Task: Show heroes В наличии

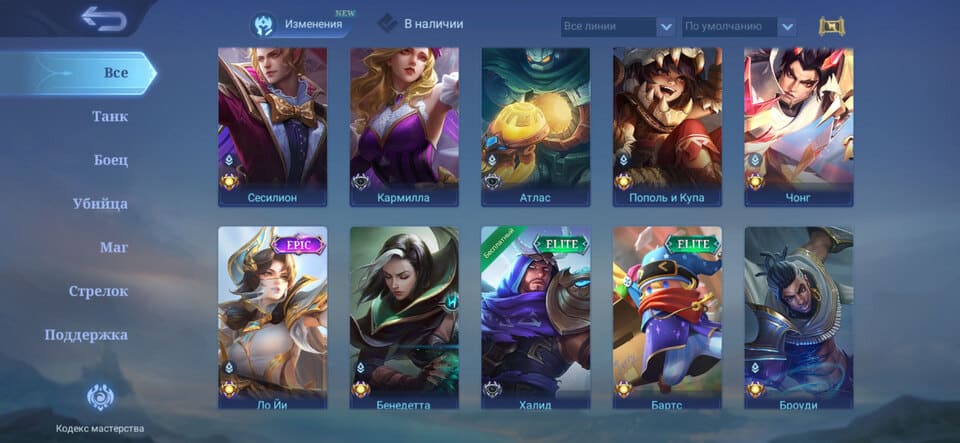Action: (x=422, y=23)
